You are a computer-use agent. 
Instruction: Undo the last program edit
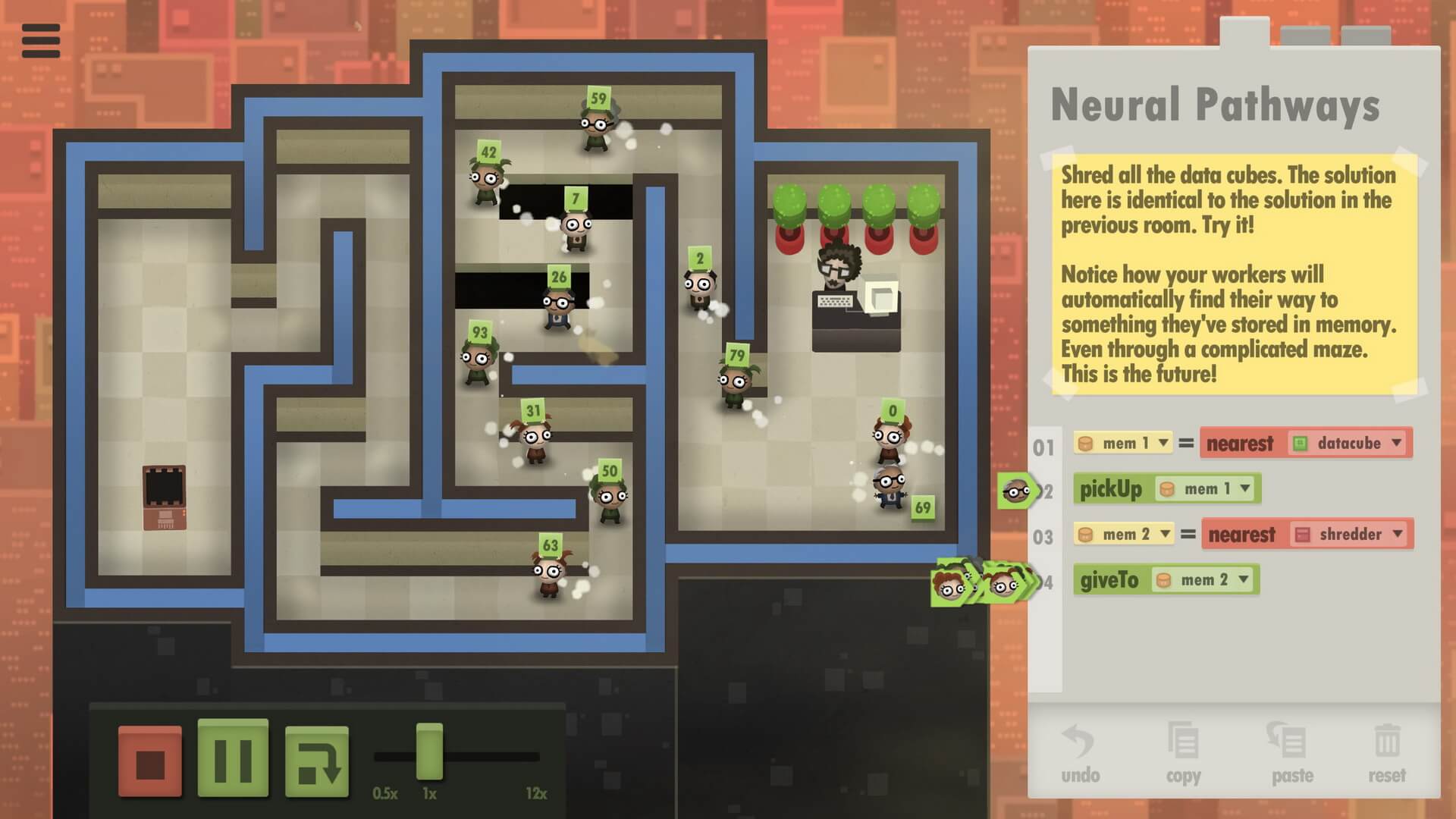click(1080, 754)
